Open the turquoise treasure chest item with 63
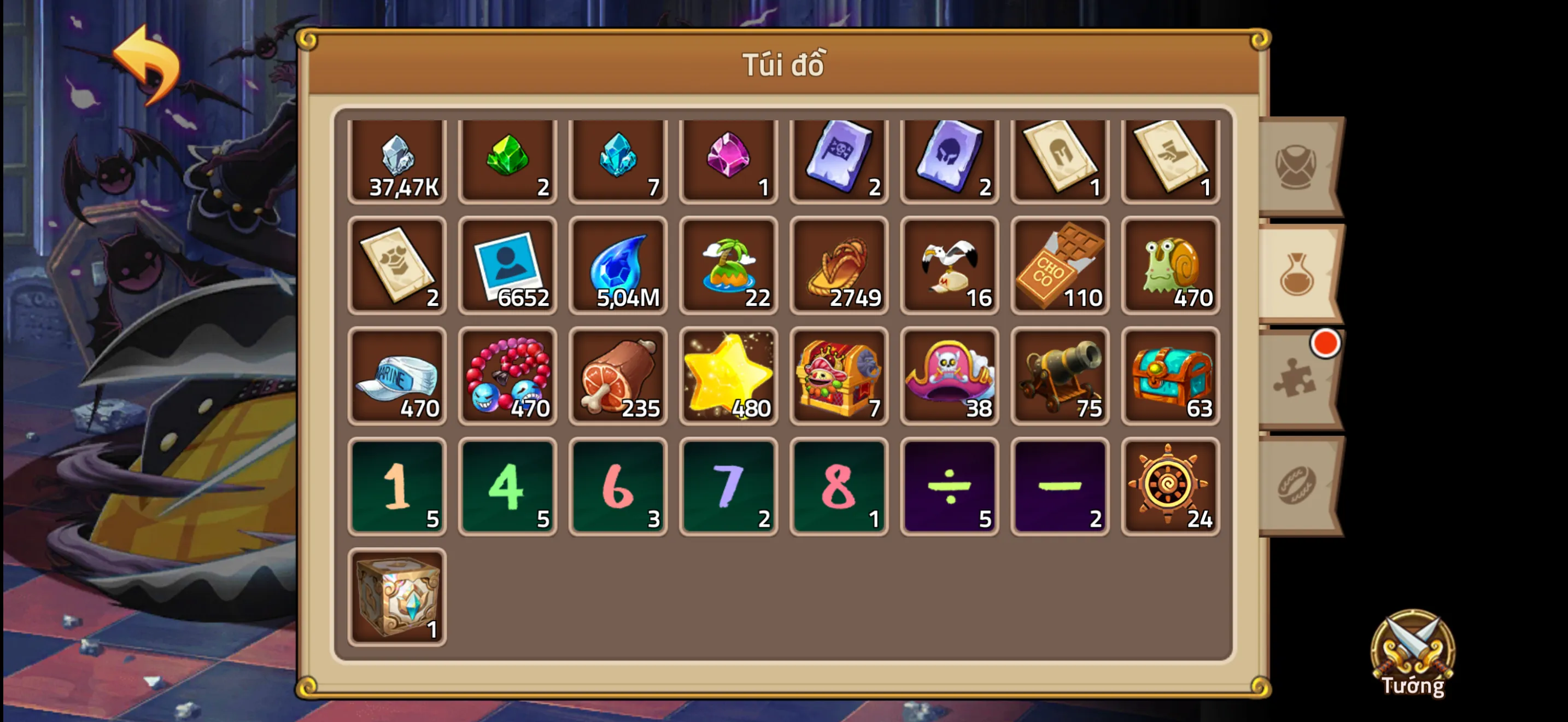This screenshot has width=1568, height=722. [x=1171, y=376]
